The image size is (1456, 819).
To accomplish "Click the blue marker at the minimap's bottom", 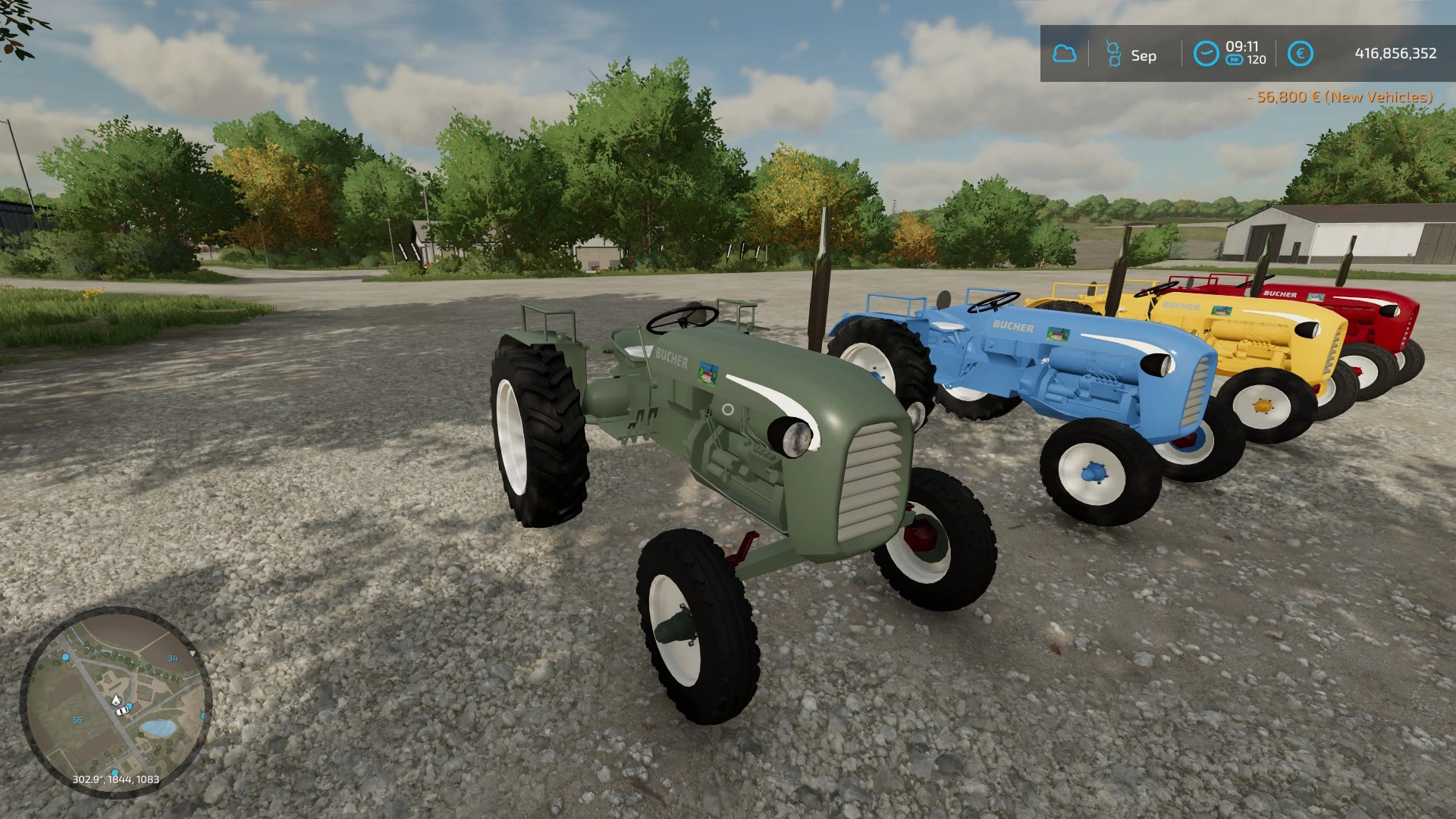I will pos(115,770).
